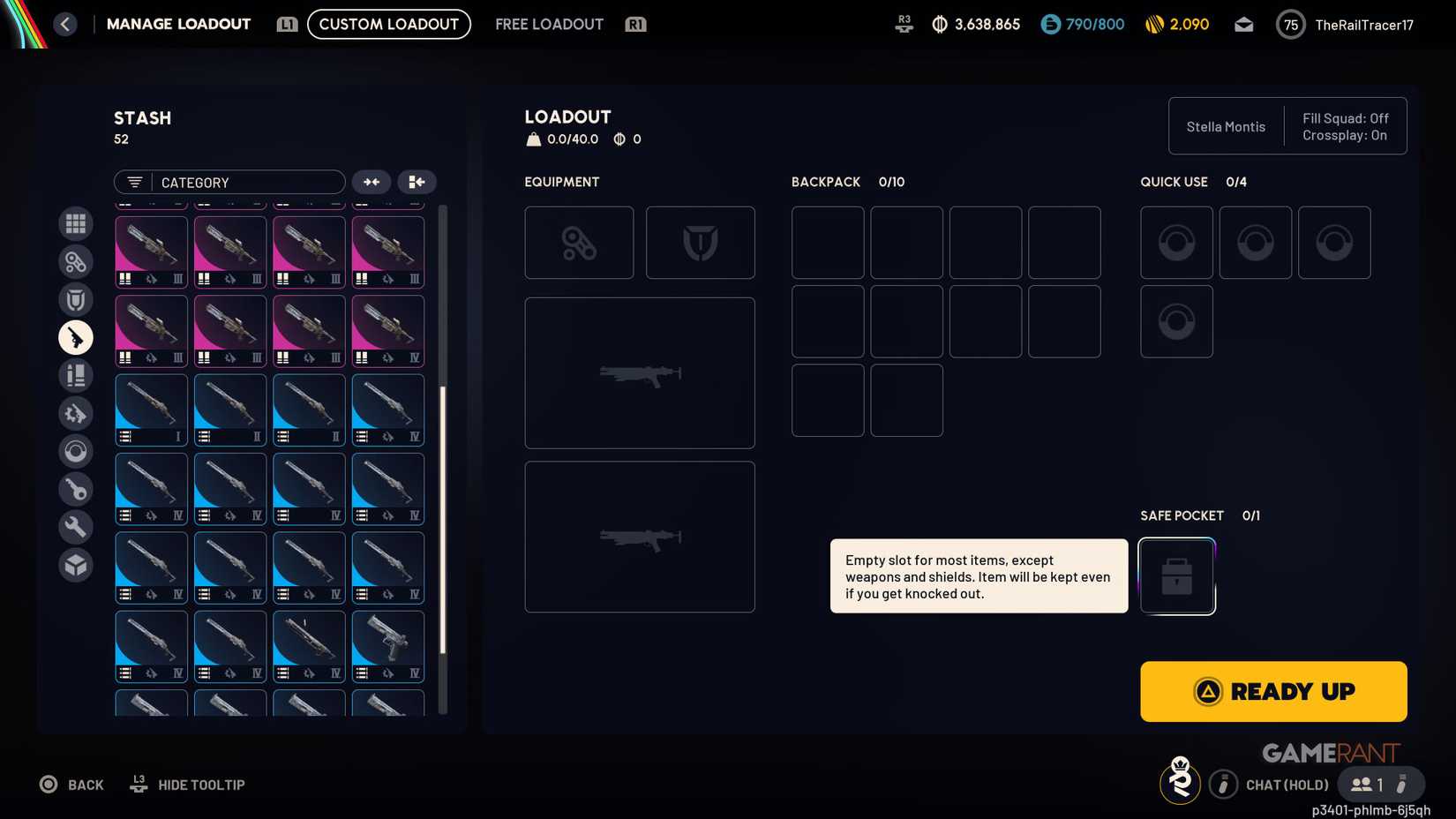Select the weapons category filter icon
Viewport: 1456px width, 819px height.
point(75,337)
